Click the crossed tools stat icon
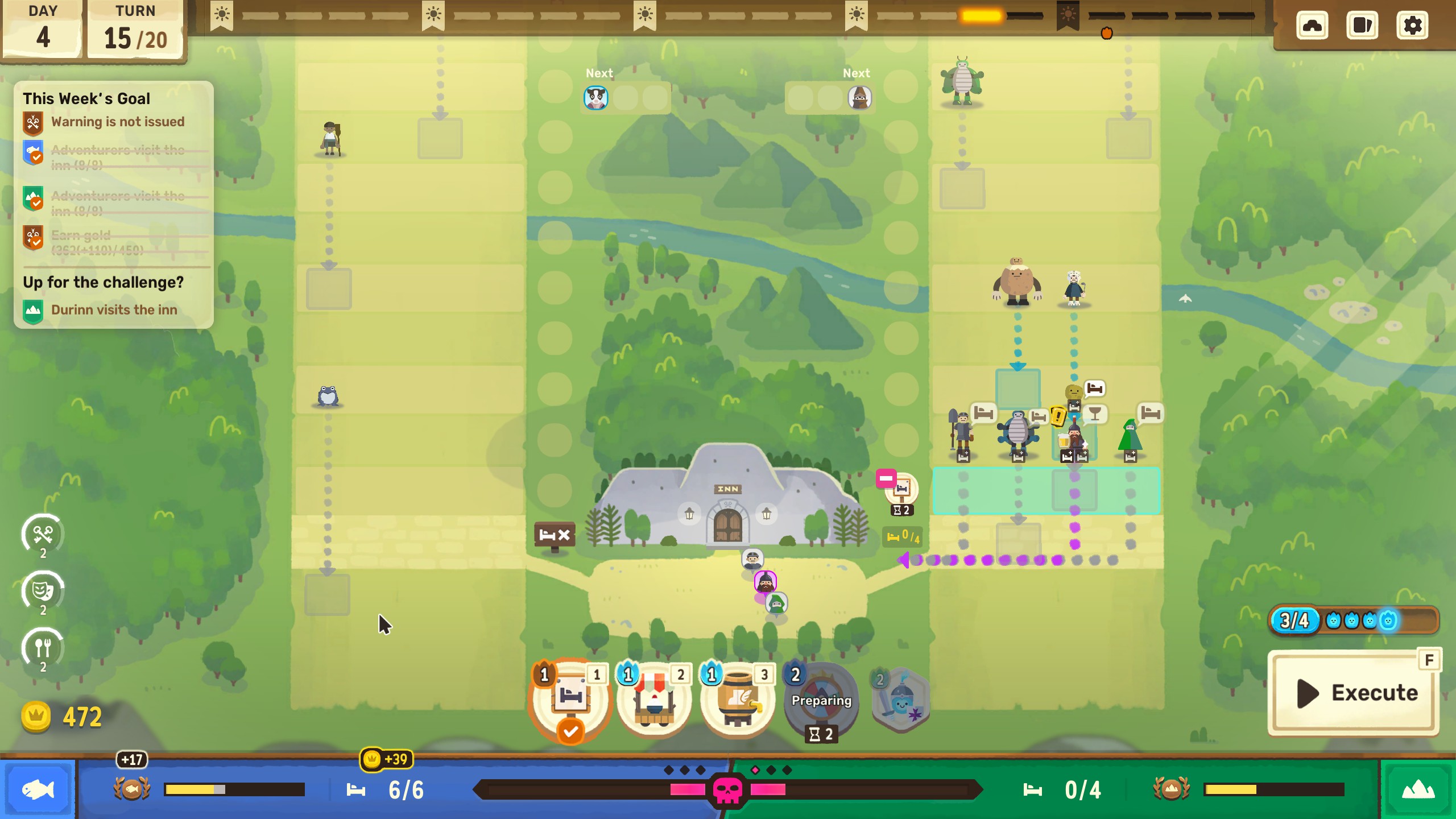This screenshot has height=819, width=1456. coord(43,535)
